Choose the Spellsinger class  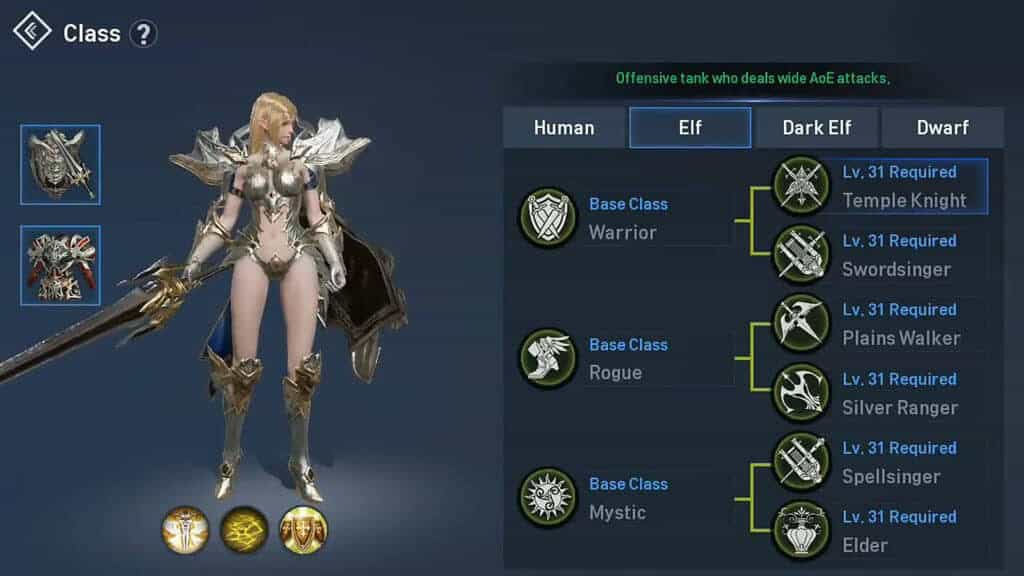point(880,462)
